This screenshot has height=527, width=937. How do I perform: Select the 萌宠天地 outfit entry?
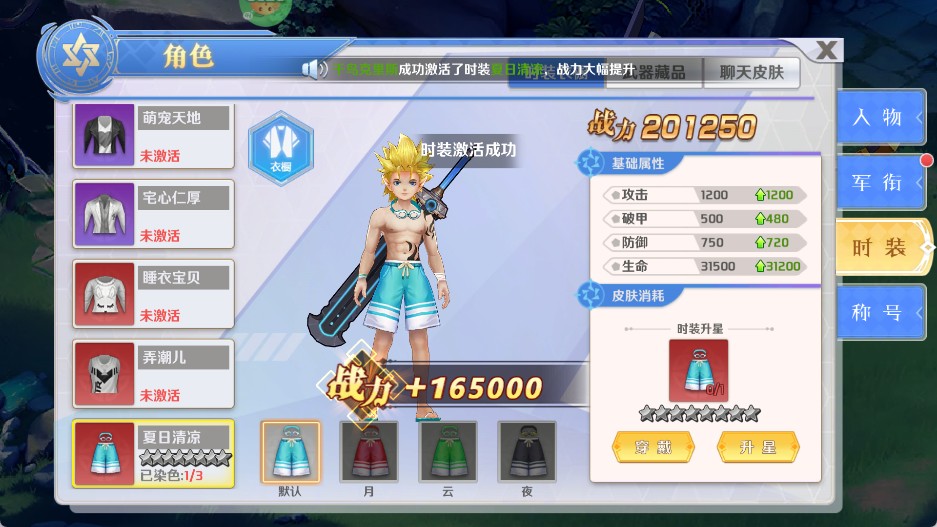tap(154, 135)
